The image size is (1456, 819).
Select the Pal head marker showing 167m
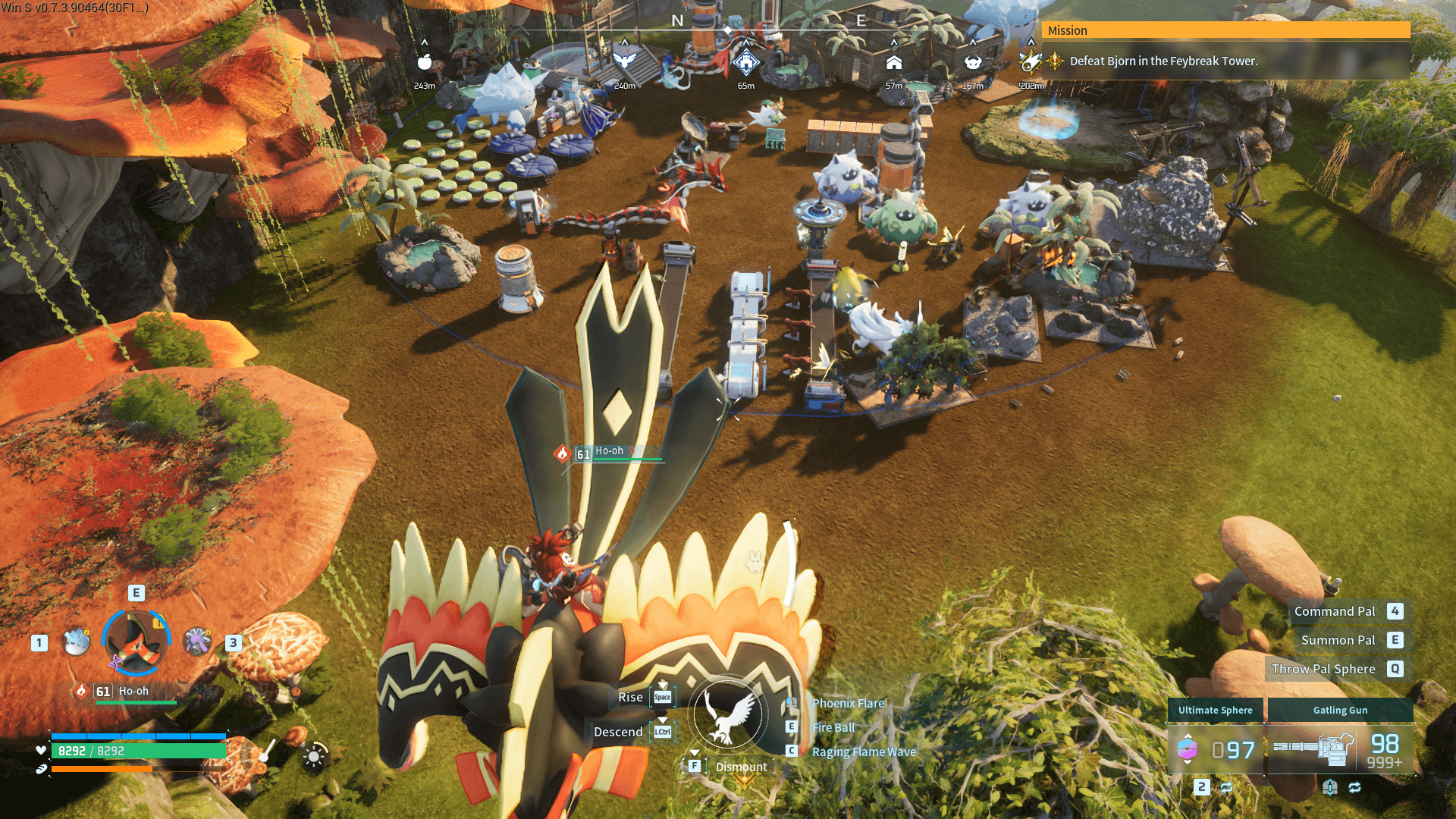[x=973, y=62]
